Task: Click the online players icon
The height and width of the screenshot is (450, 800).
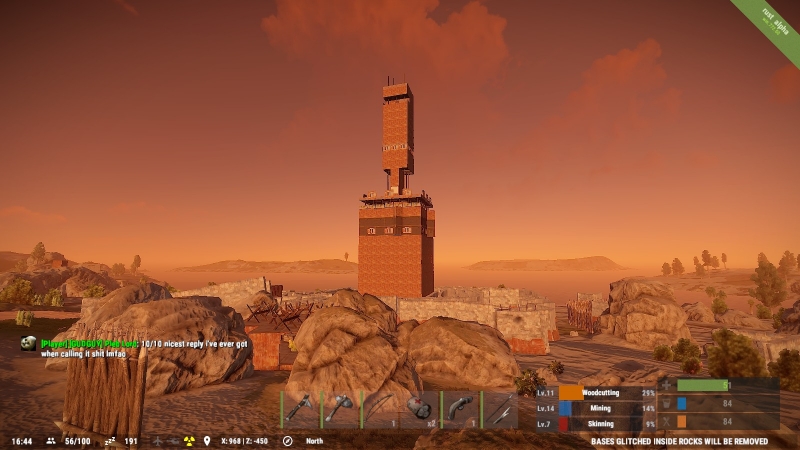Action: [x=52, y=441]
